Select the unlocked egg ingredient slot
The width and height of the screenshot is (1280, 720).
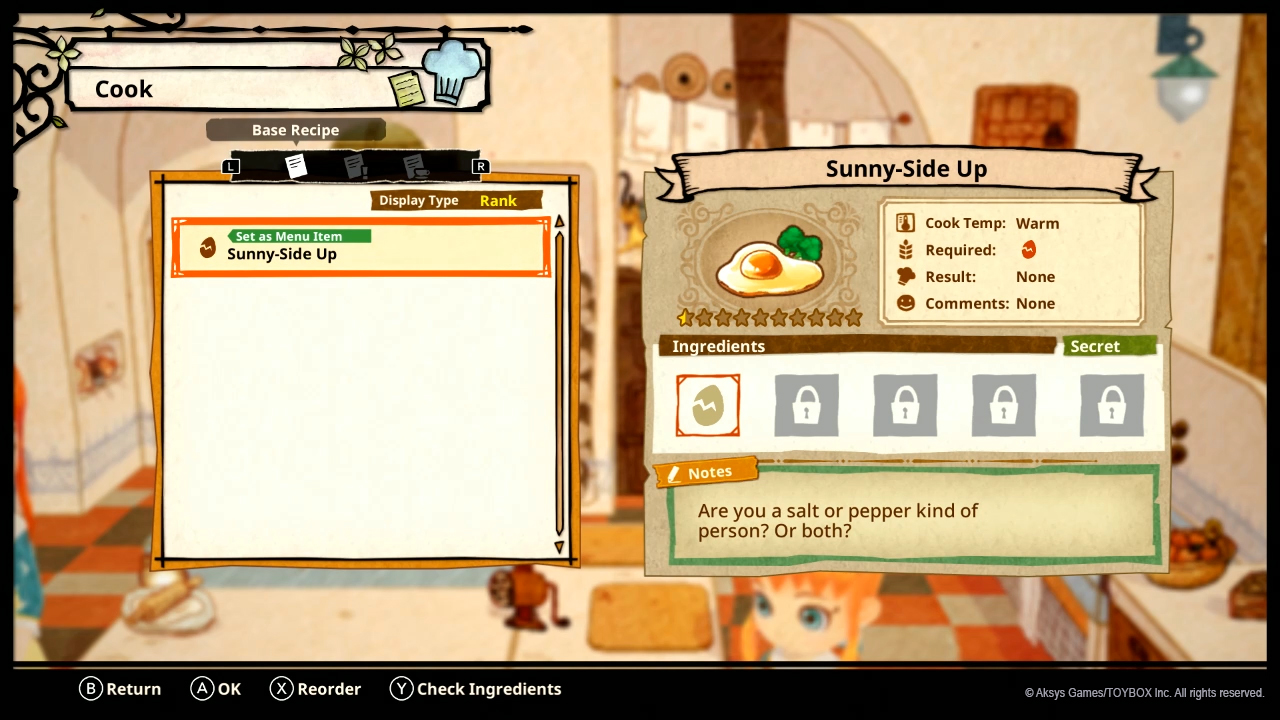pyautogui.click(x=707, y=405)
